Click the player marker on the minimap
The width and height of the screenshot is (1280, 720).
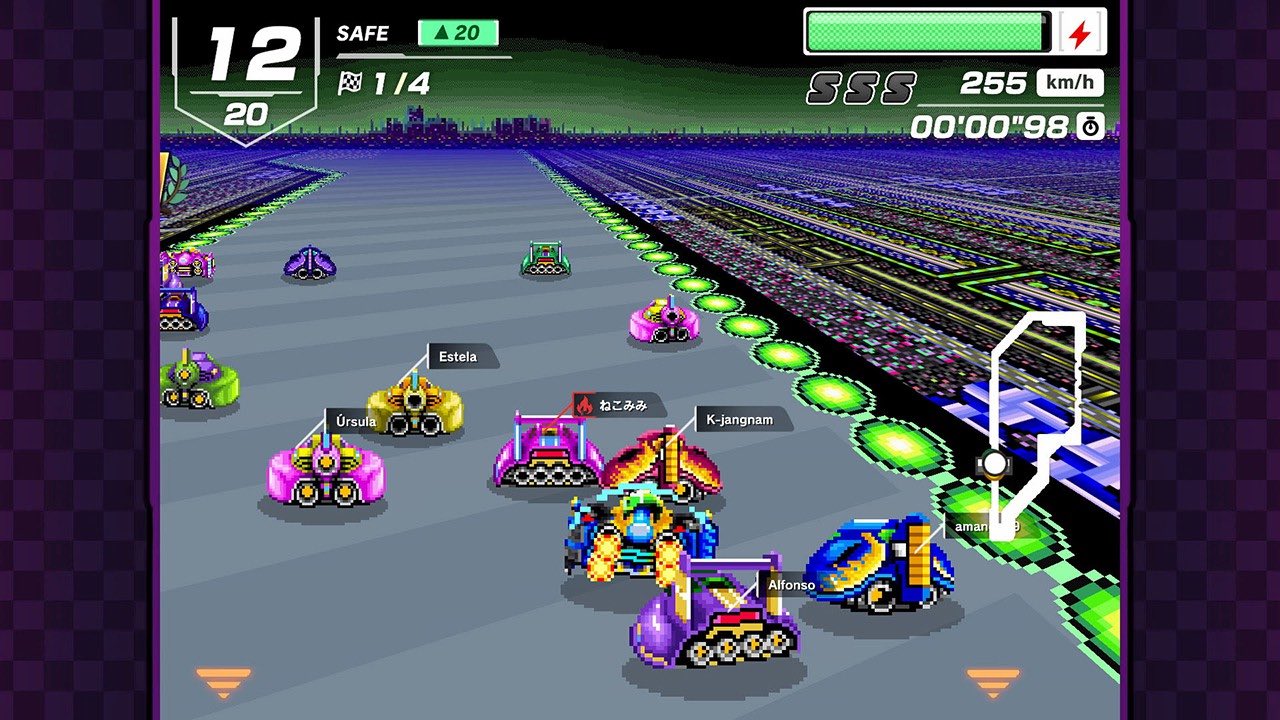click(x=993, y=463)
